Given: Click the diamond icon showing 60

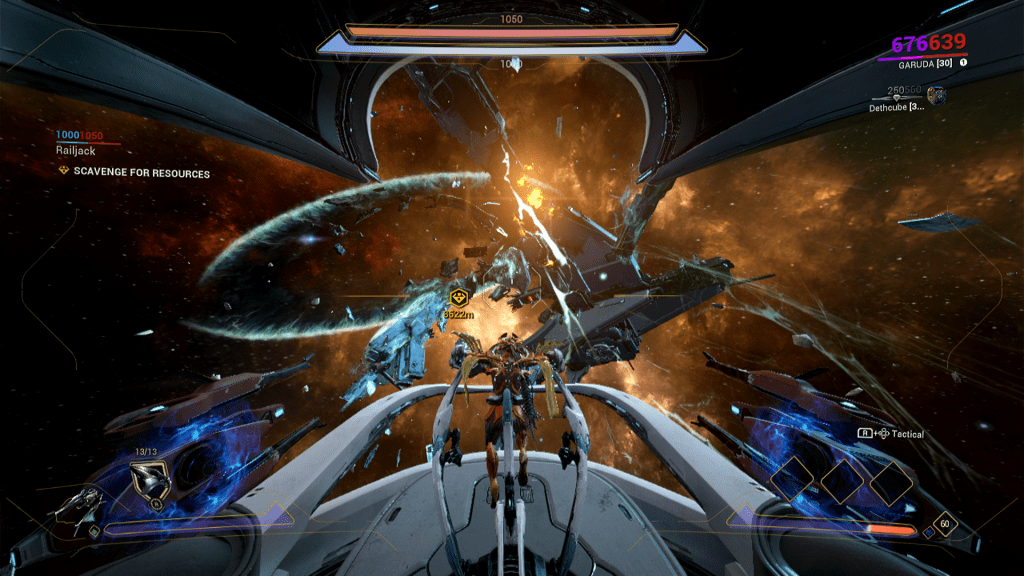Looking at the screenshot, I should click(944, 524).
